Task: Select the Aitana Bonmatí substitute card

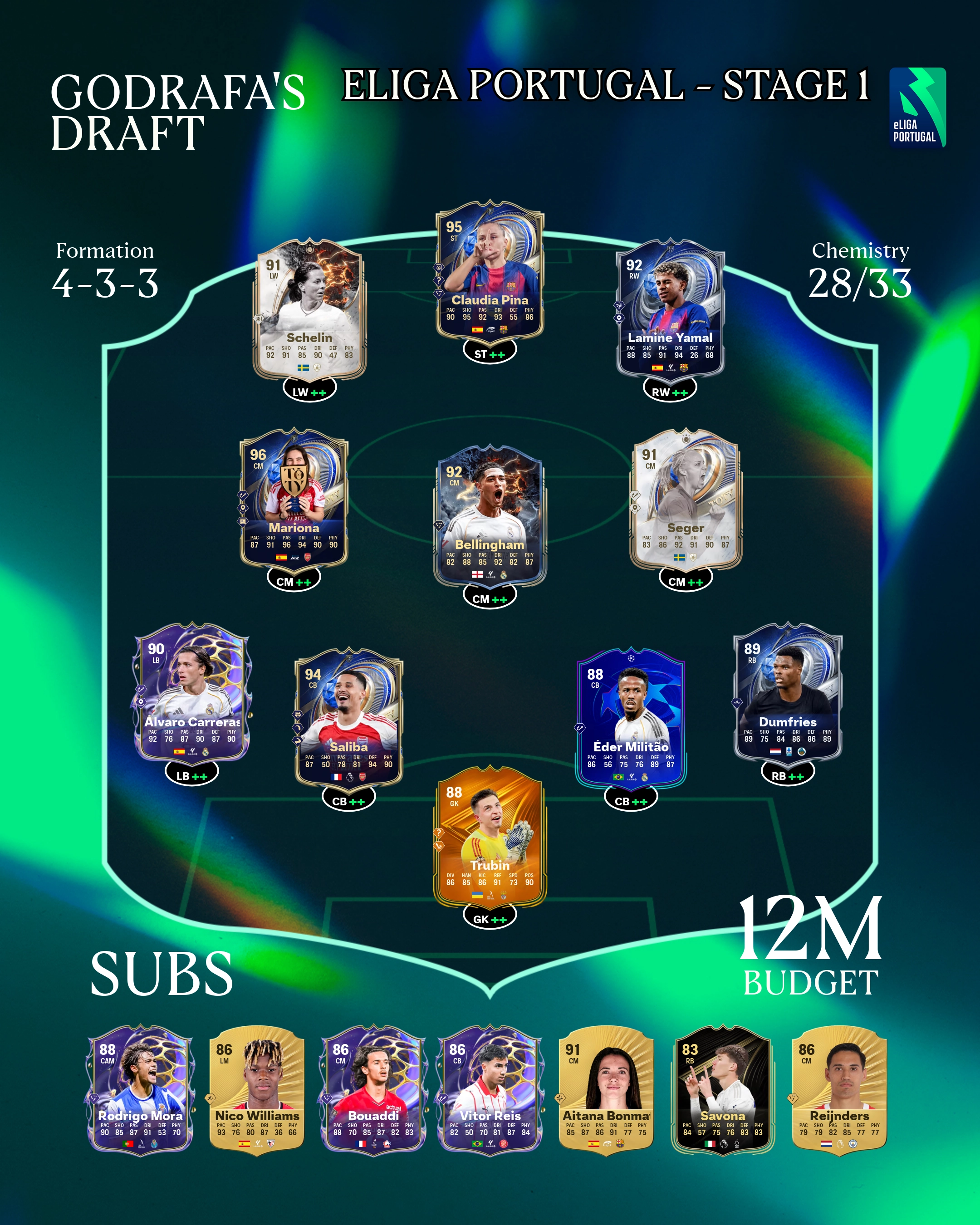Action: click(x=606, y=1091)
